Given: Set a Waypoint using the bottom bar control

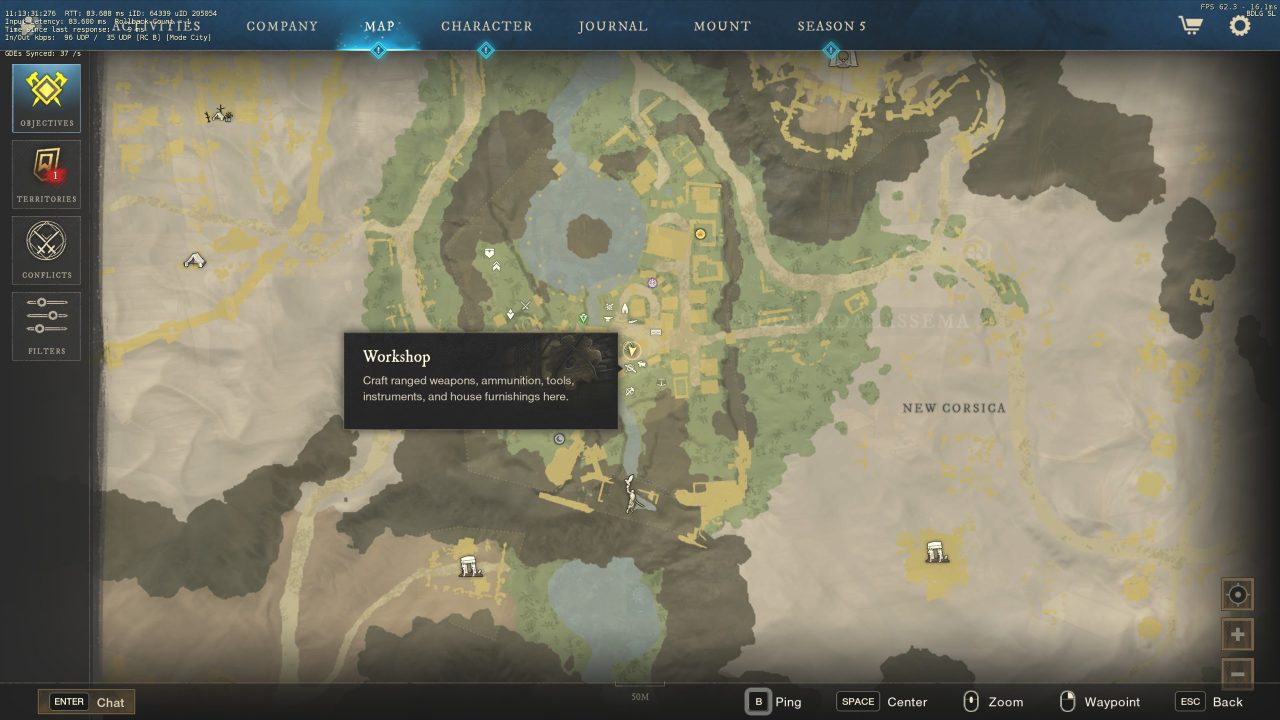Looking at the screenshot, I should point(1101,701).
